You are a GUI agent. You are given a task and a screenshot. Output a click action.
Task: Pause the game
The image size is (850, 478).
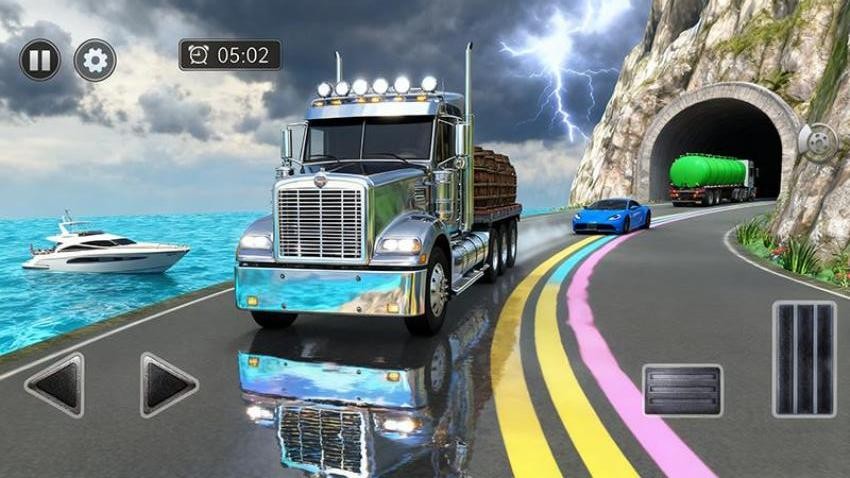pos(39,60)
